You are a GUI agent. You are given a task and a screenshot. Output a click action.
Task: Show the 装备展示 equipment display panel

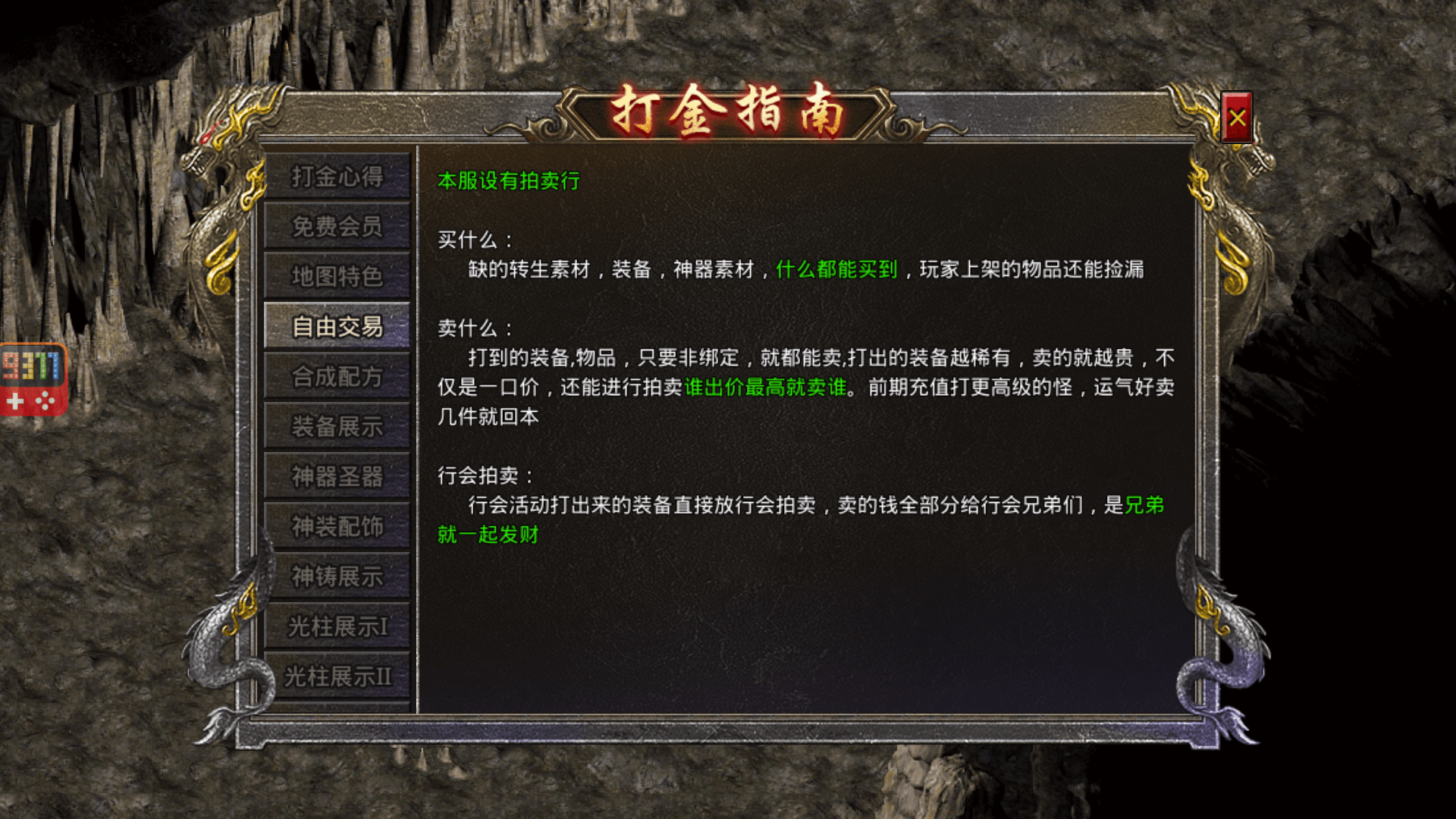point(337,425)
